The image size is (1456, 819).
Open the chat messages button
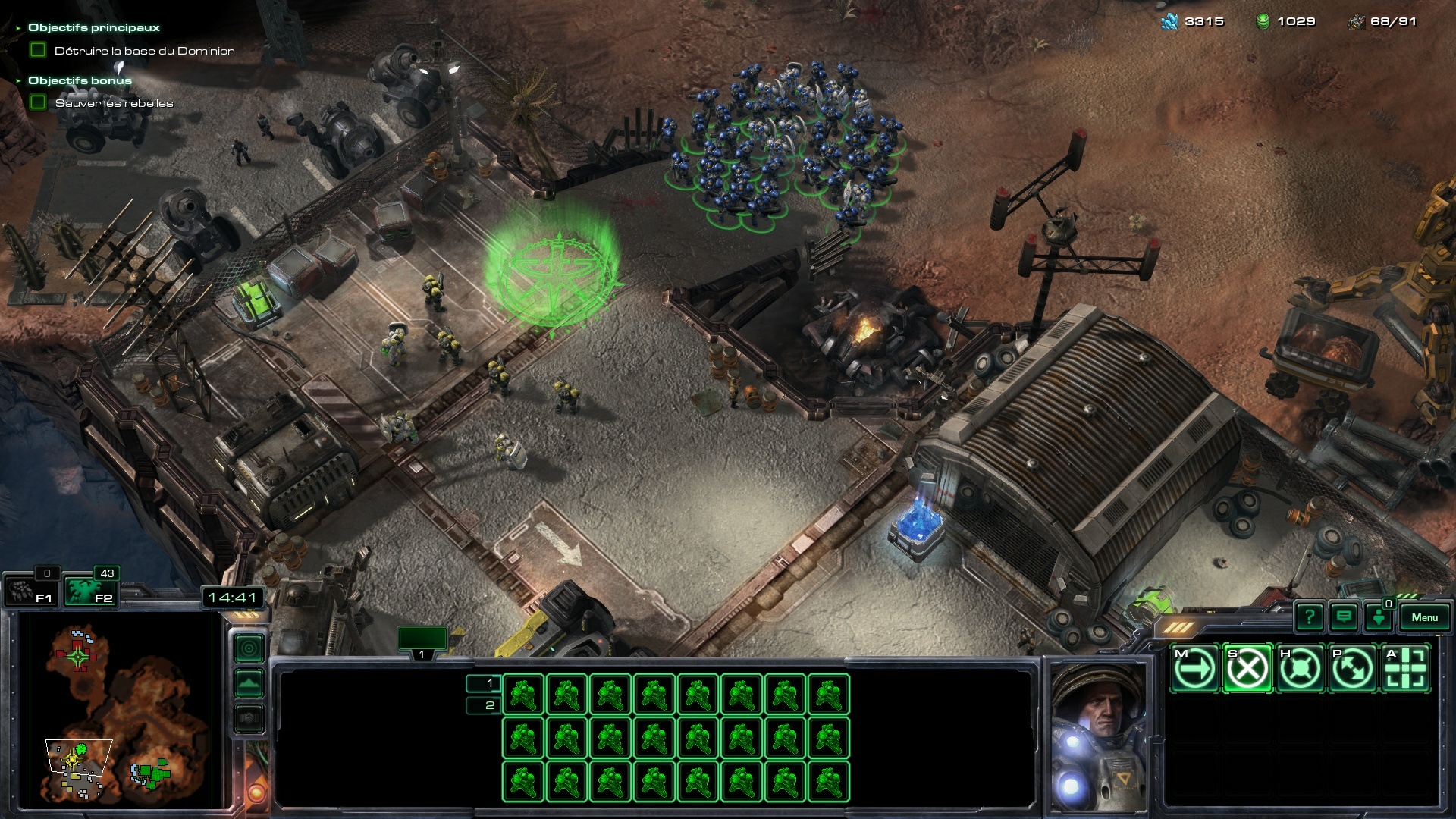click(x=1344, y=617)
